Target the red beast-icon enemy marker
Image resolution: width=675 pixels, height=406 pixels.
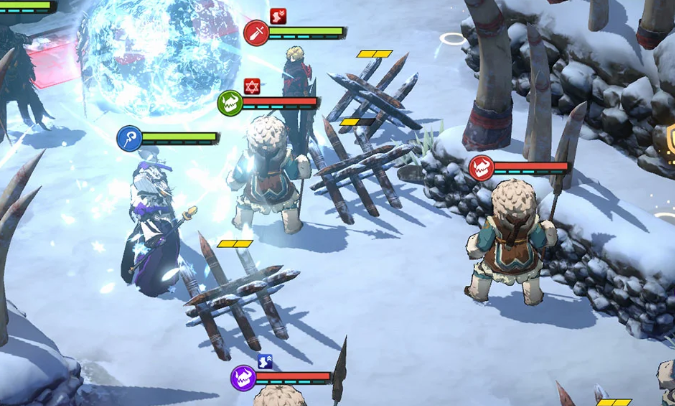[481, 168]
